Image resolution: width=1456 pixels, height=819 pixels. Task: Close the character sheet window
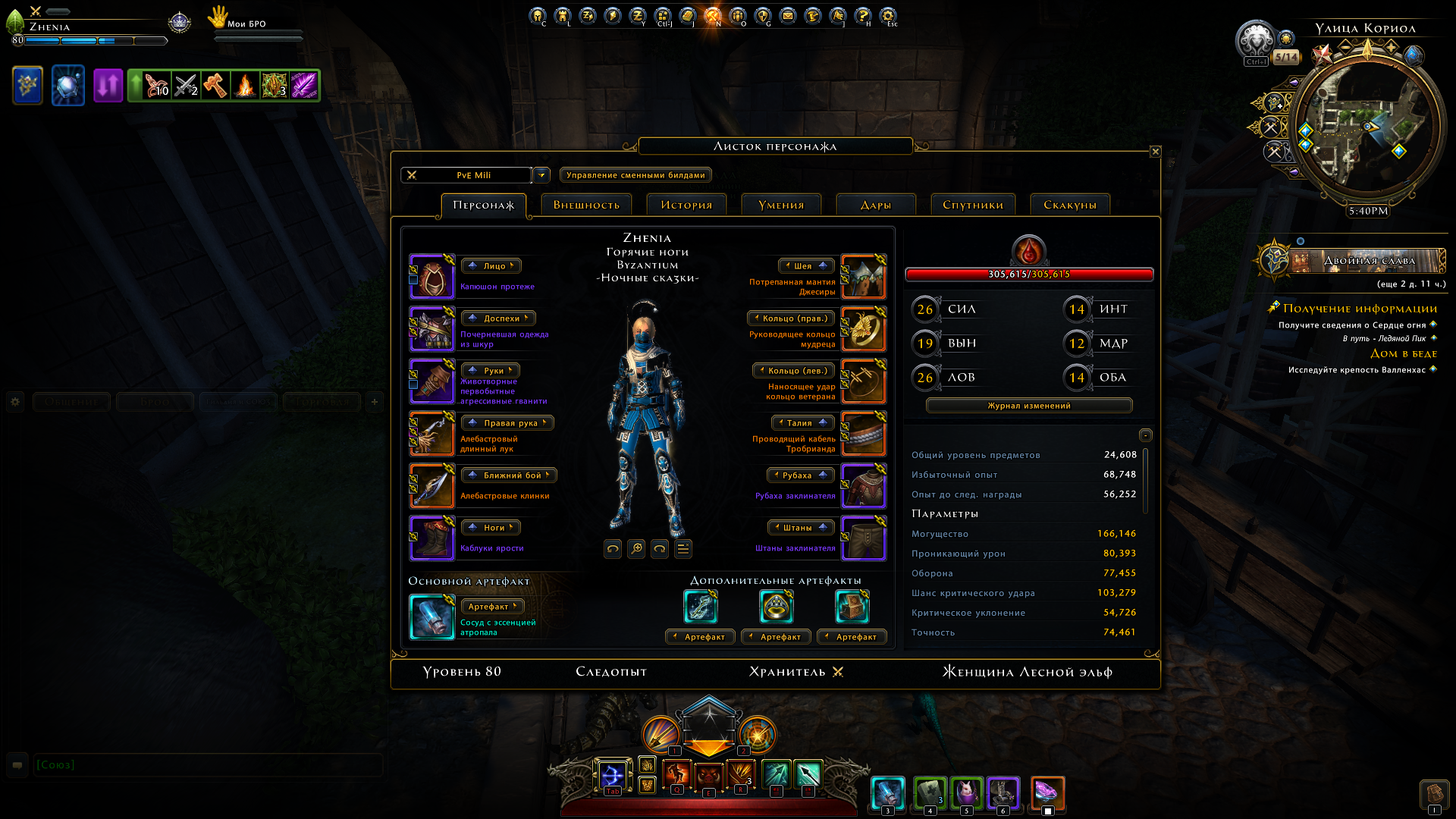pyautogui.click(x=1155, y=152)
